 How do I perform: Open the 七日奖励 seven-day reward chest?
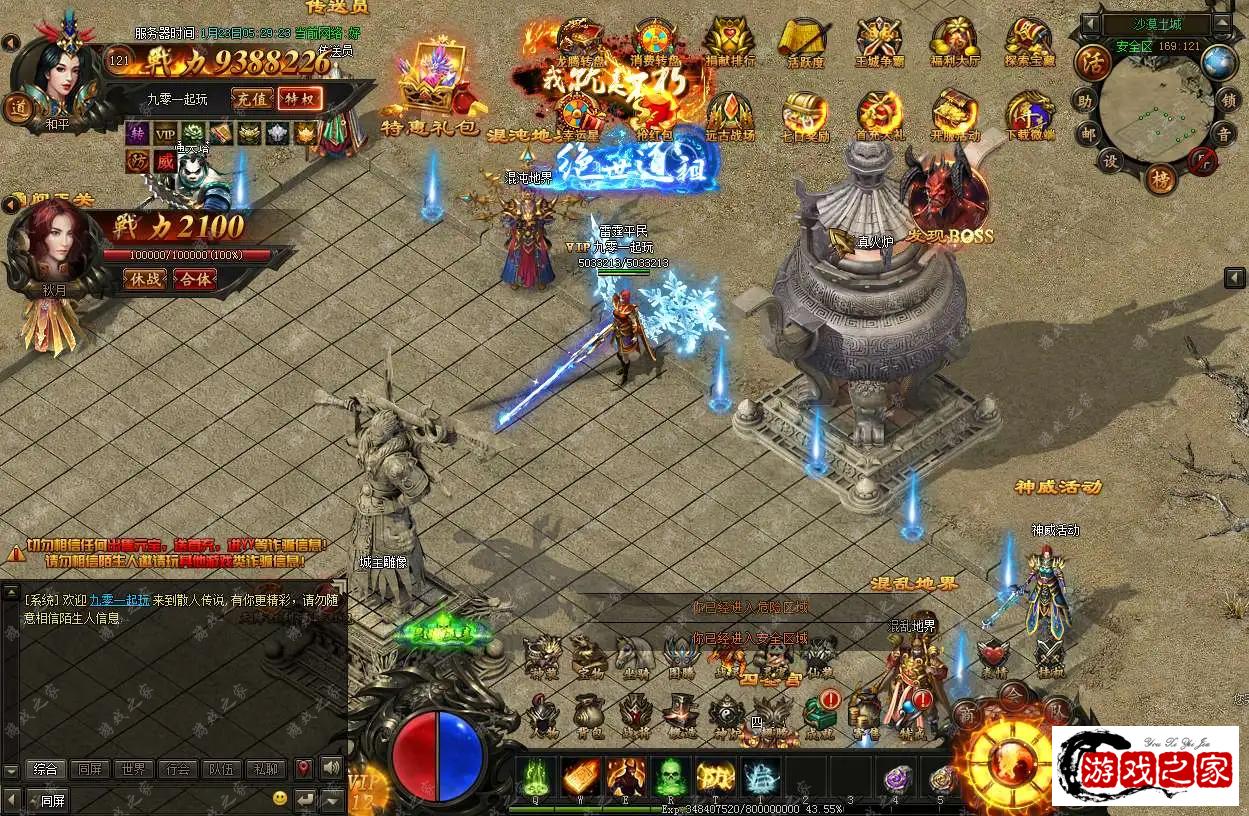pyautogui.click(x=805, y=116)
